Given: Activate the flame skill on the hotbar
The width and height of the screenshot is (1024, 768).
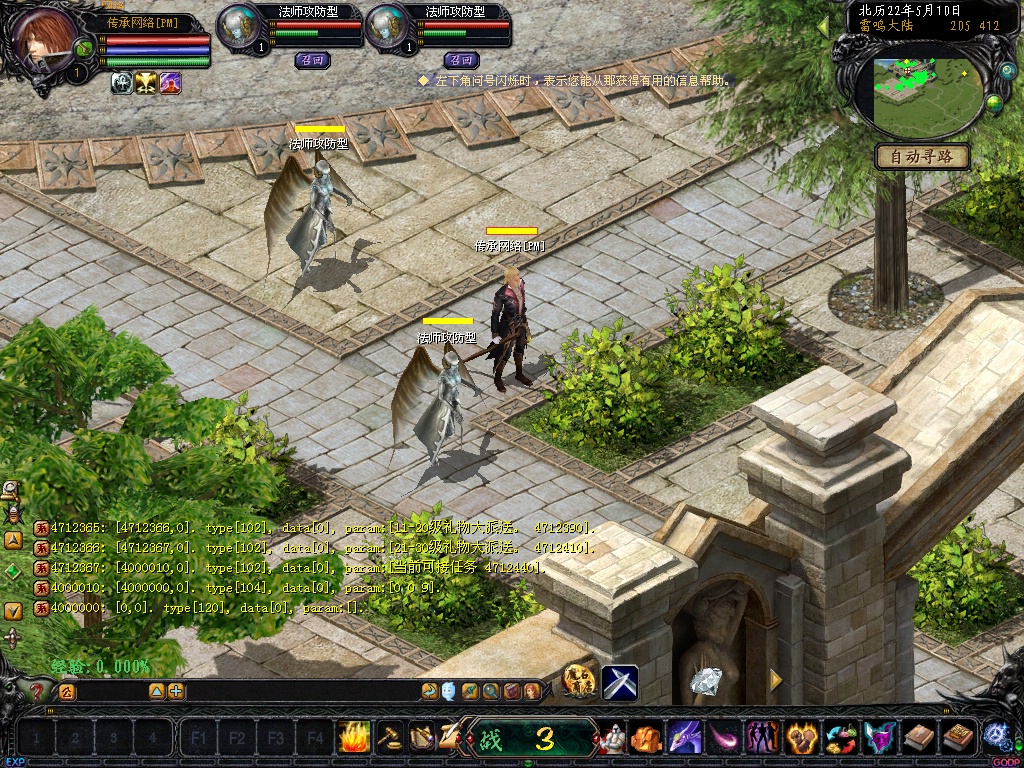Looking at the screenshot, I should pos(353,738).
